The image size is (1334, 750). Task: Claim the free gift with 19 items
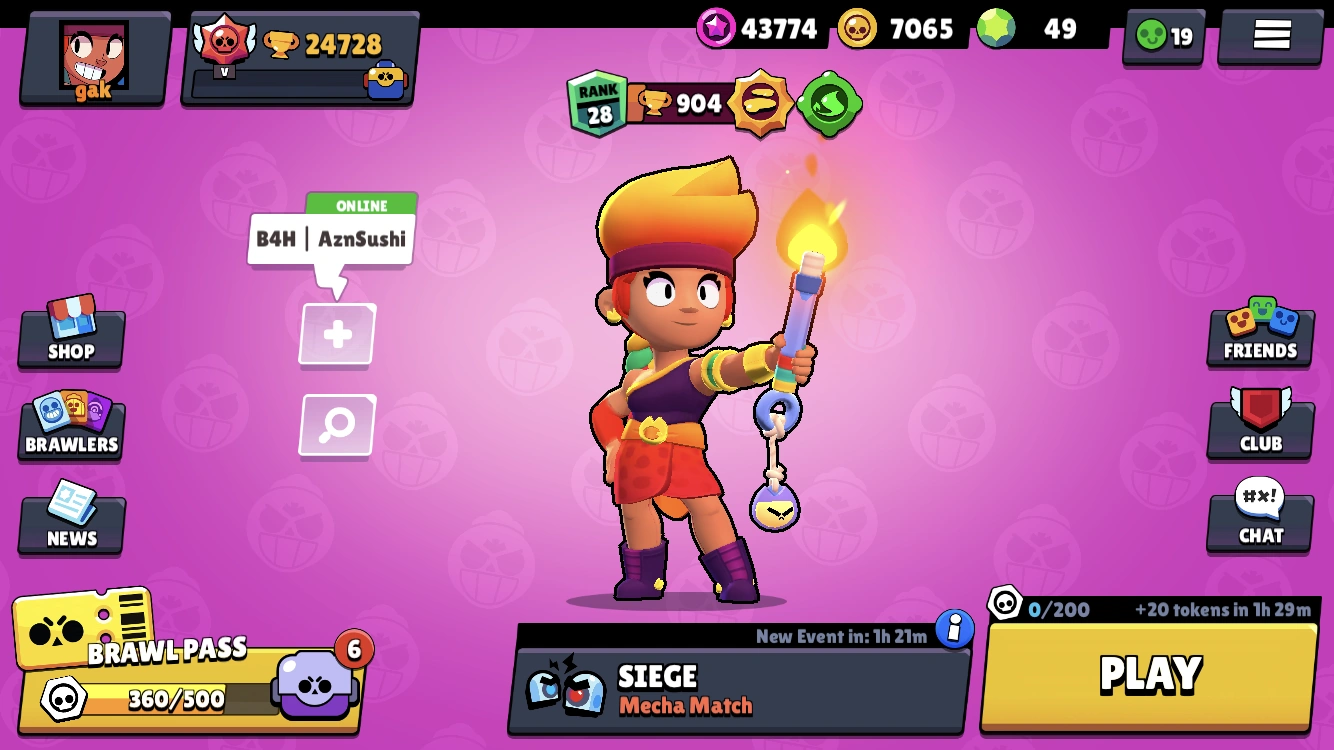(x=1163, y=36)
